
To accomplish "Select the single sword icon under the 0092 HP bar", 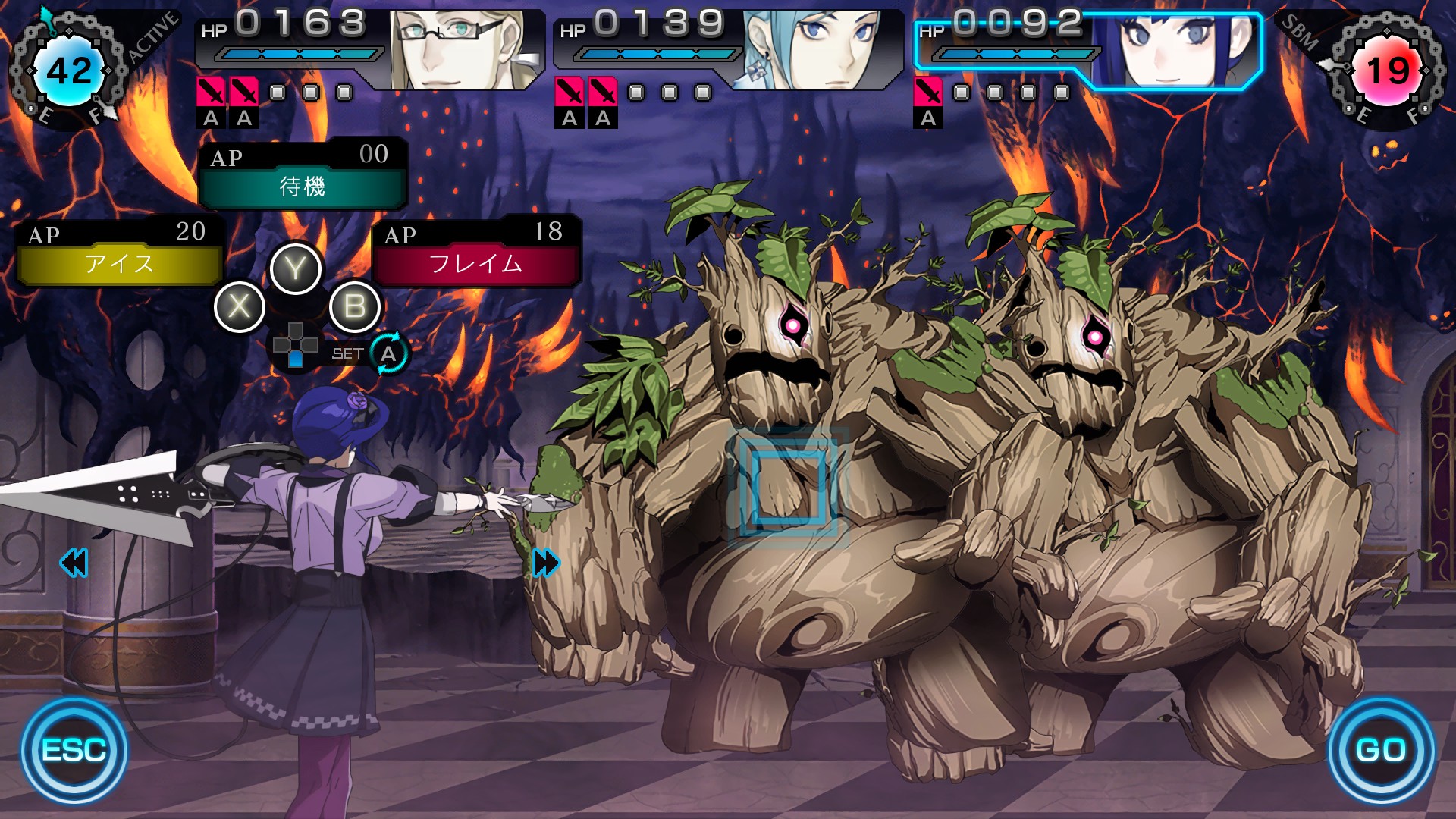I will coord(927,93).
